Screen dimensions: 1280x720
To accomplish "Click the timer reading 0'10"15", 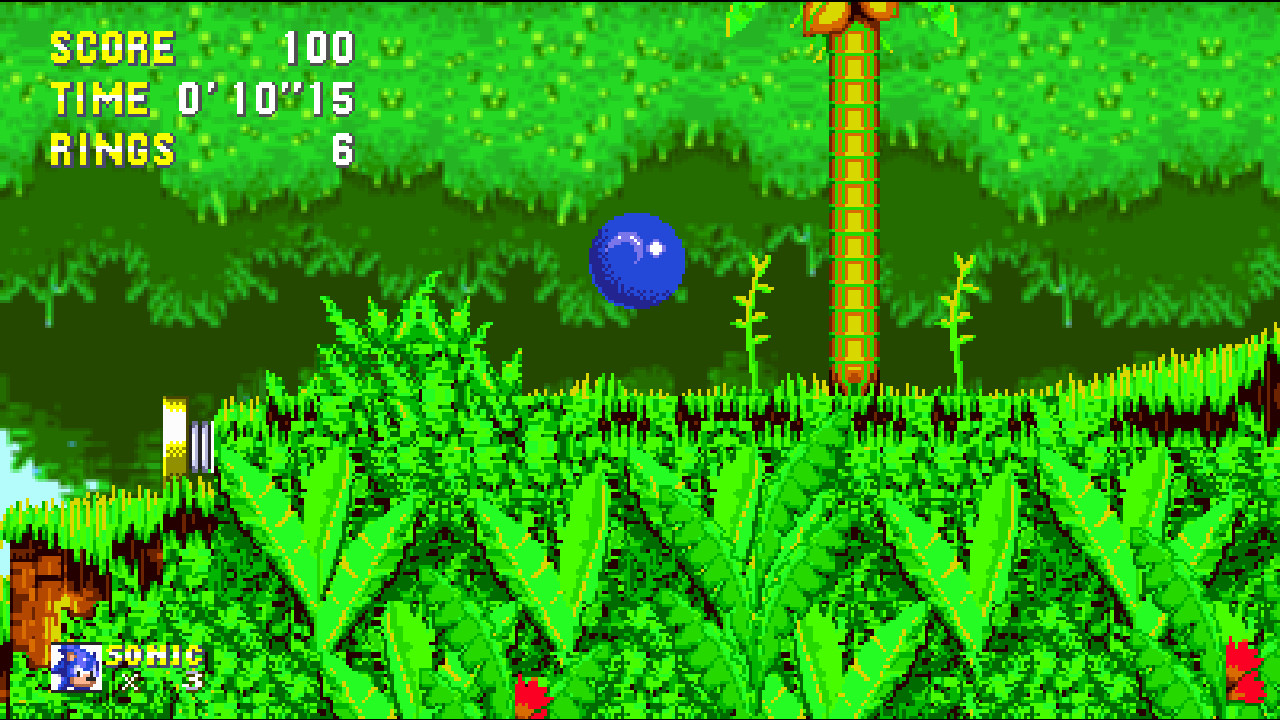I will click(268, 98).
